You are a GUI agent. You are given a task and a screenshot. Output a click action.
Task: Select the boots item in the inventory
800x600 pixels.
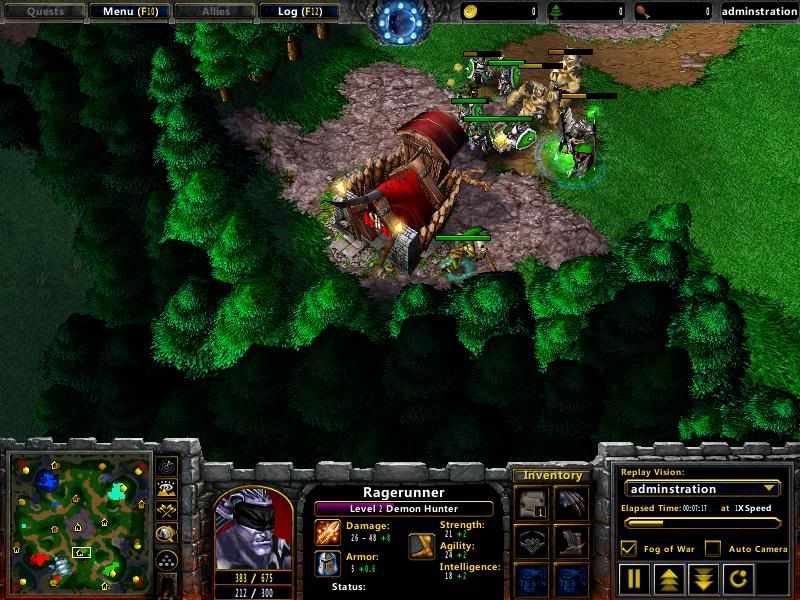point(571,543)
